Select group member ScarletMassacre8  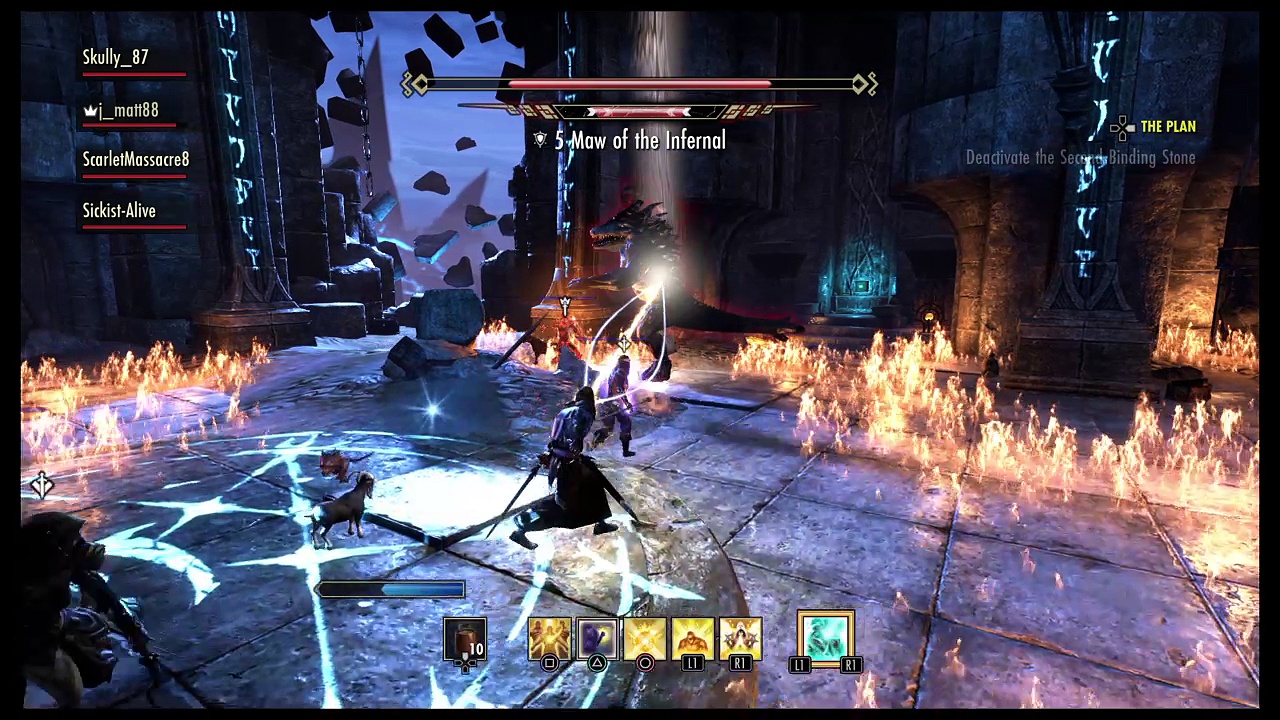(x=136, y=160)
